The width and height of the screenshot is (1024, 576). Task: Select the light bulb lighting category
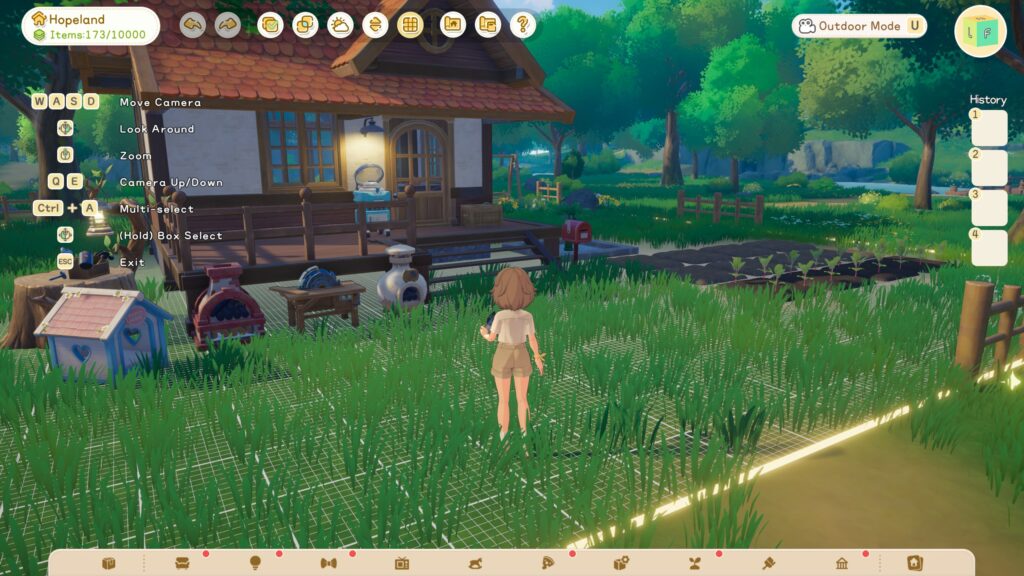[255, 563]
